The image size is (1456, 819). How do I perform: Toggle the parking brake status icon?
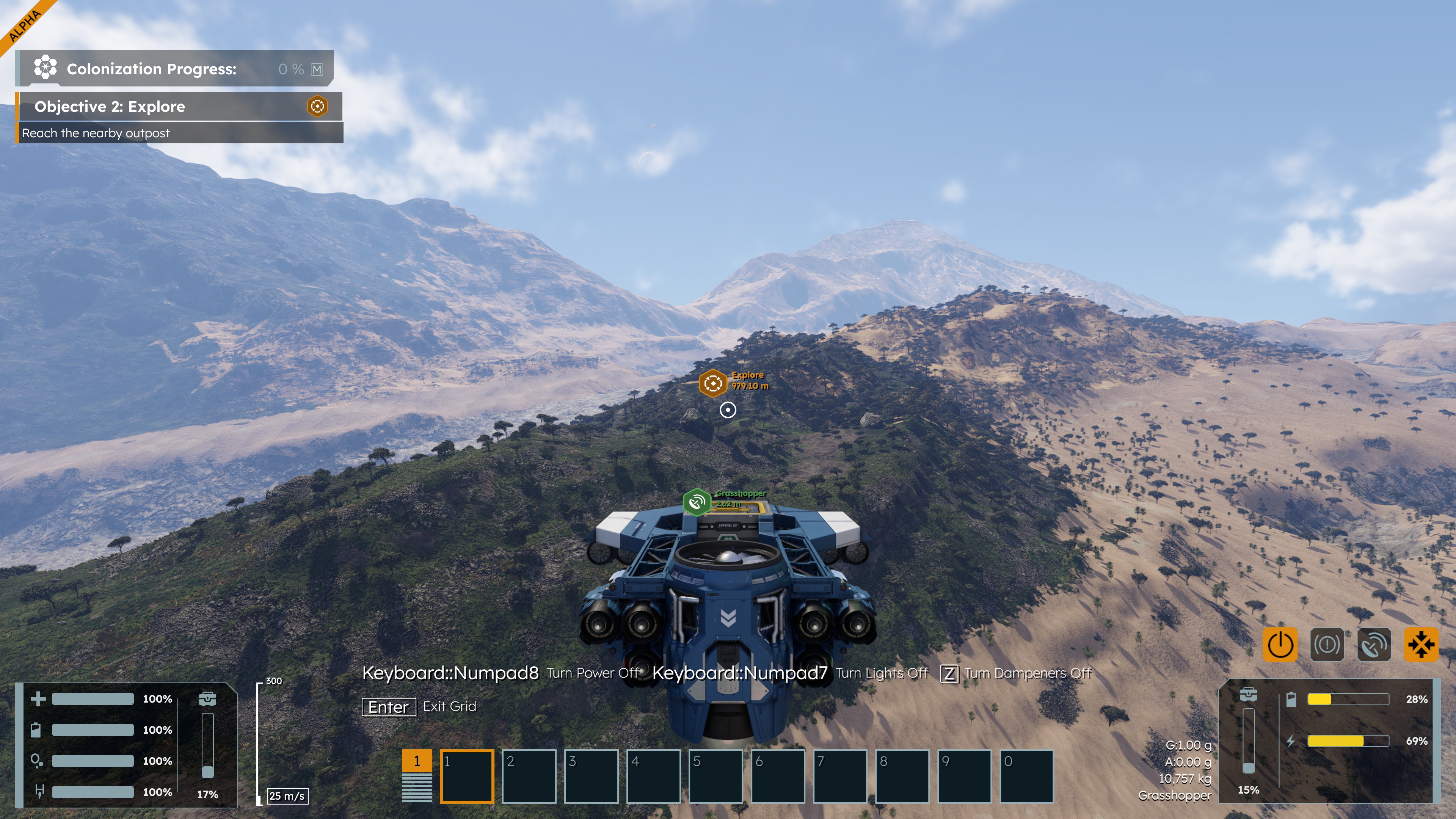[x=1327, y=644]
